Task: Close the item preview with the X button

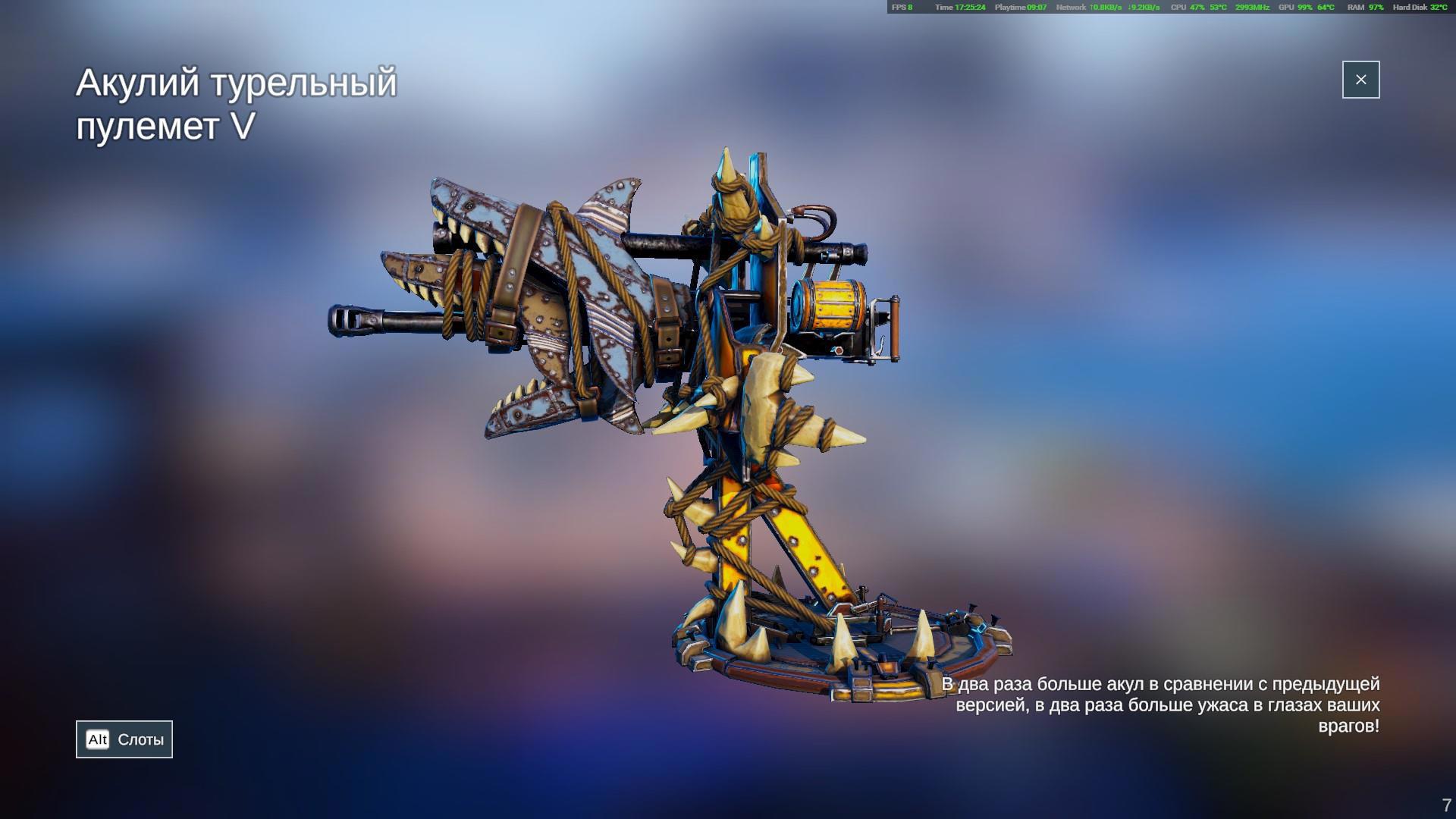Action: (1360, 80)
